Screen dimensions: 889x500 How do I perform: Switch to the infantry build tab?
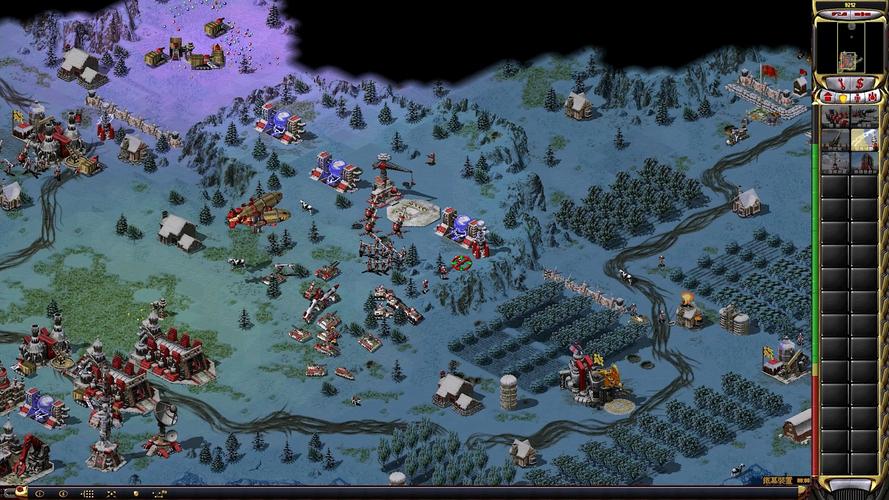858,97
